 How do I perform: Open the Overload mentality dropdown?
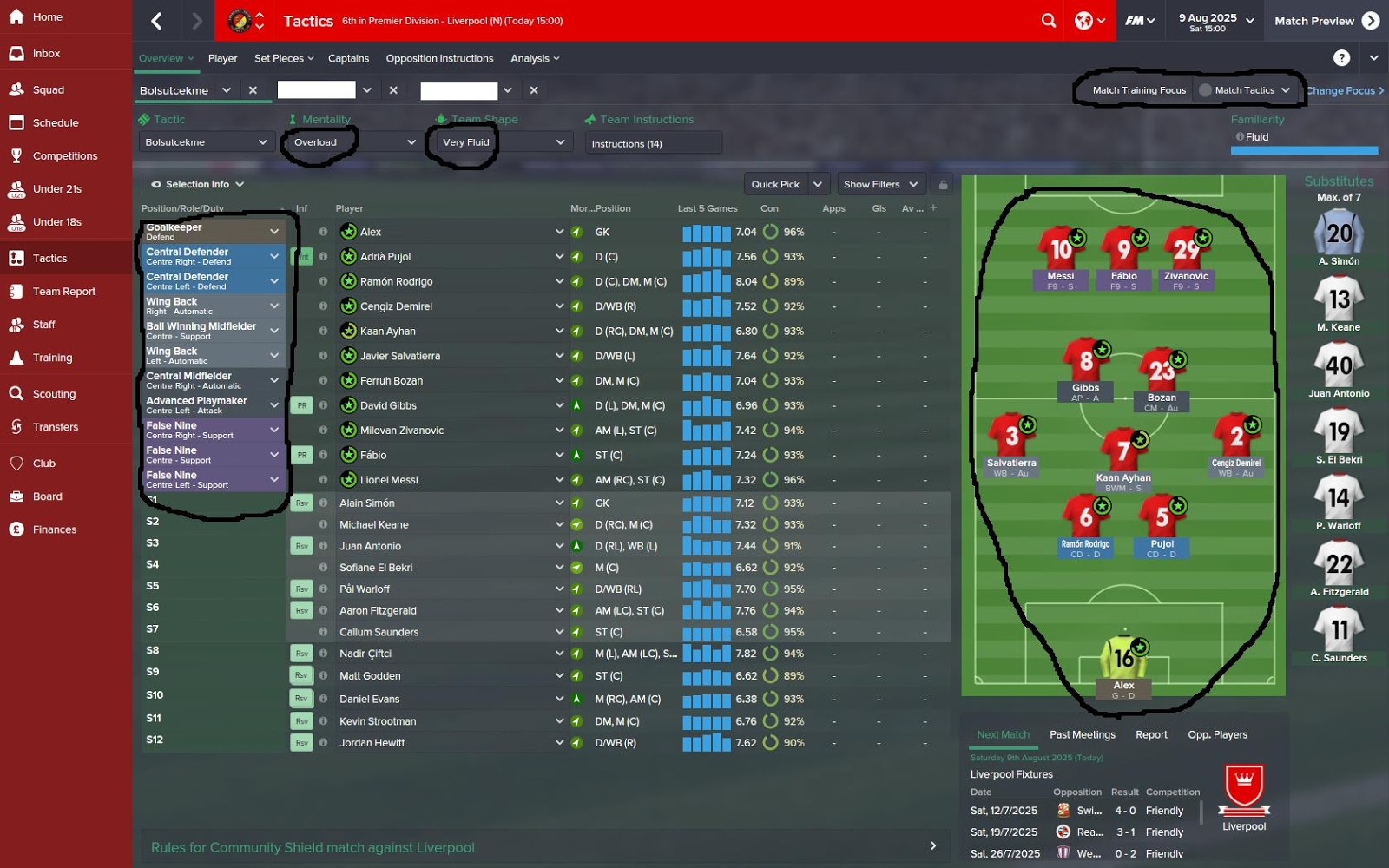click(x=352, y=141)
